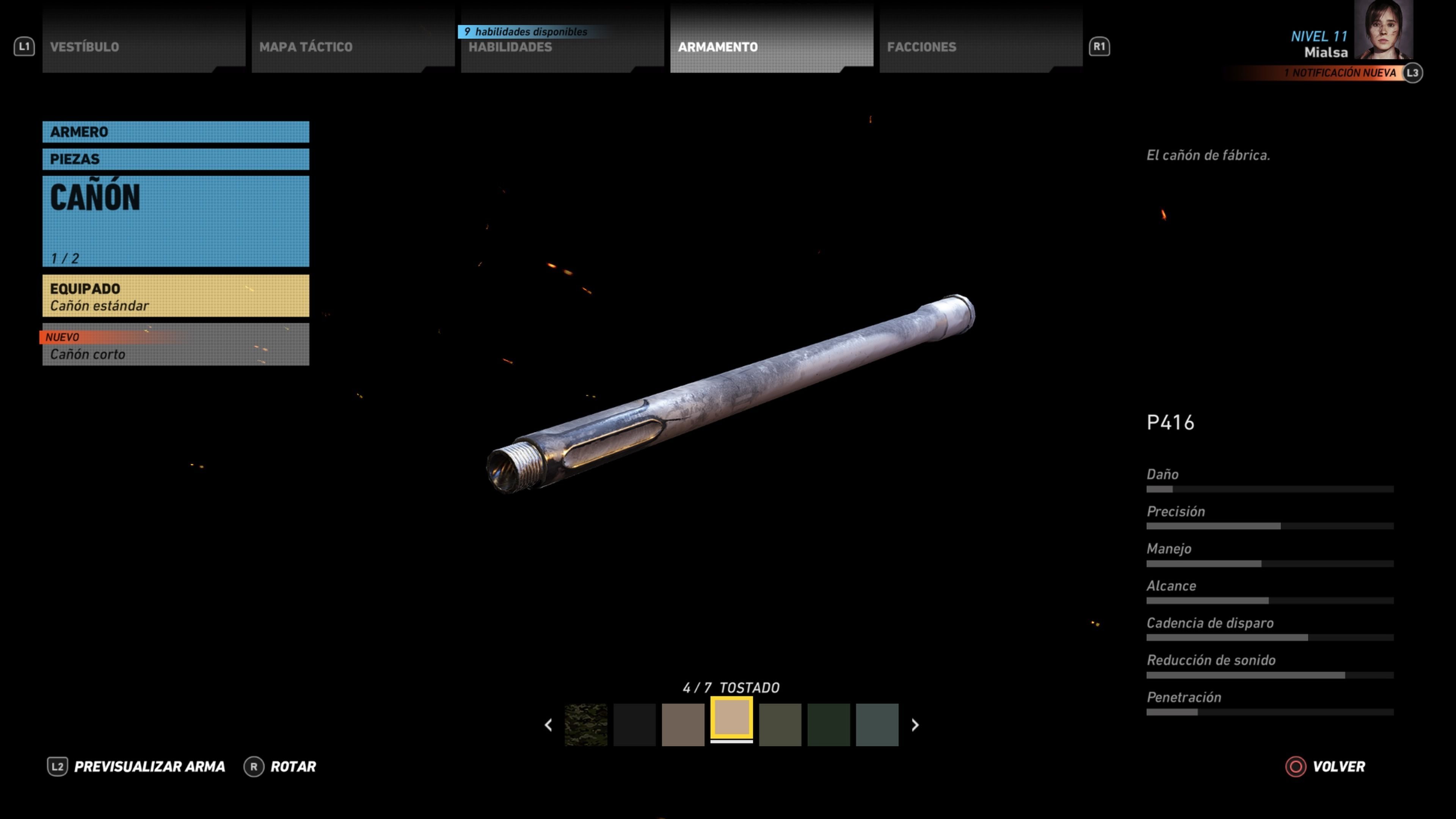Click the right arrow of the color selector
This screenshot has height=819, width=1456.
tap(915, 725)
